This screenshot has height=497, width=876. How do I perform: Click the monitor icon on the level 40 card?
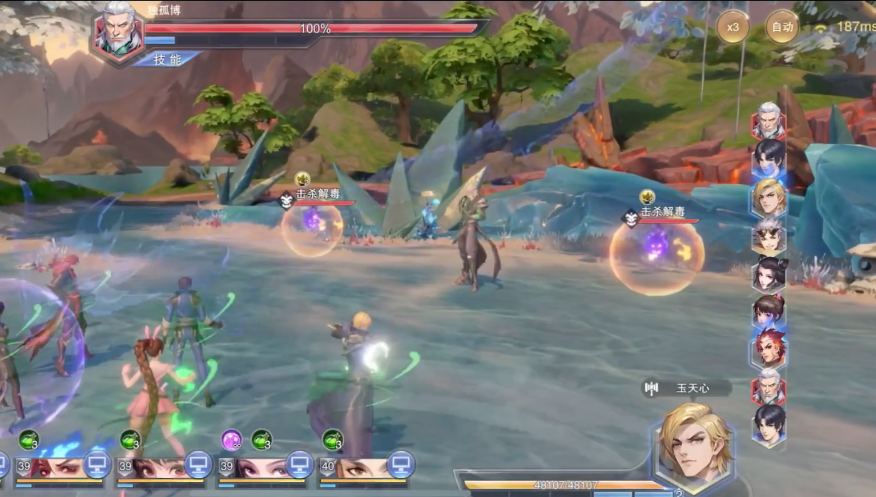tap(400, 463)
